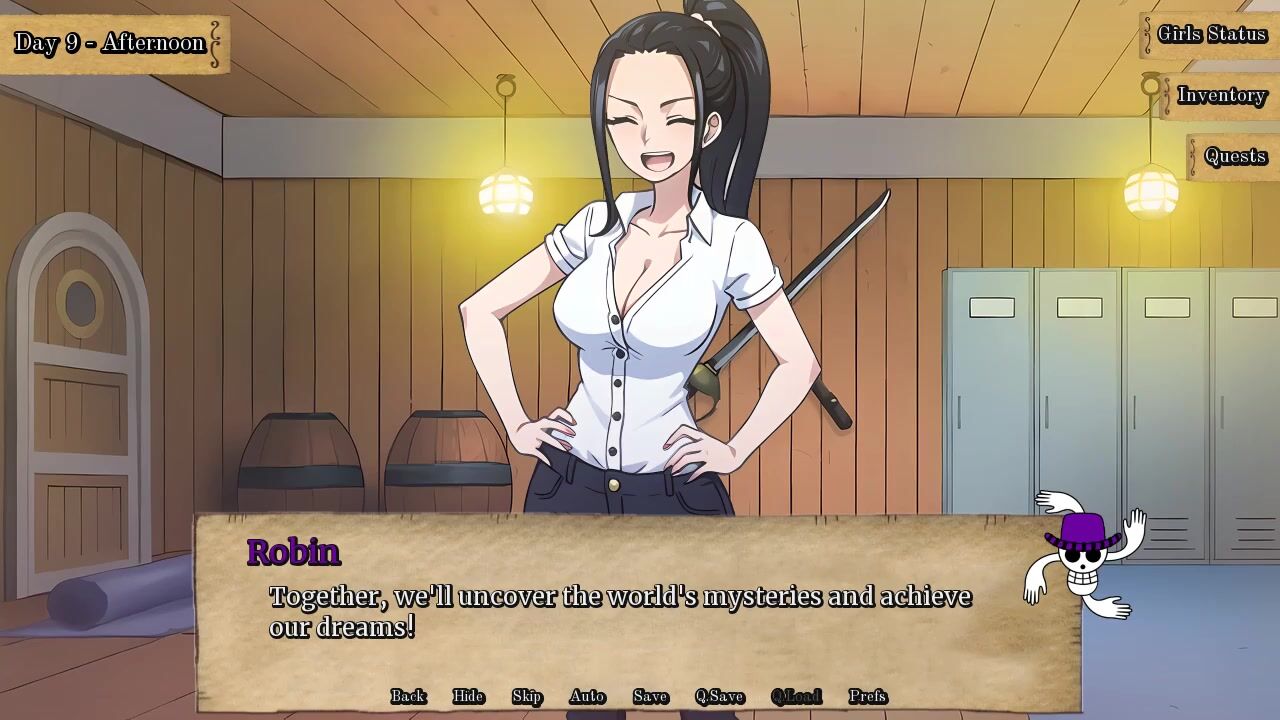Skip through the dialogue
Viewport: 1280px width, 720px height.
[527, 697]
